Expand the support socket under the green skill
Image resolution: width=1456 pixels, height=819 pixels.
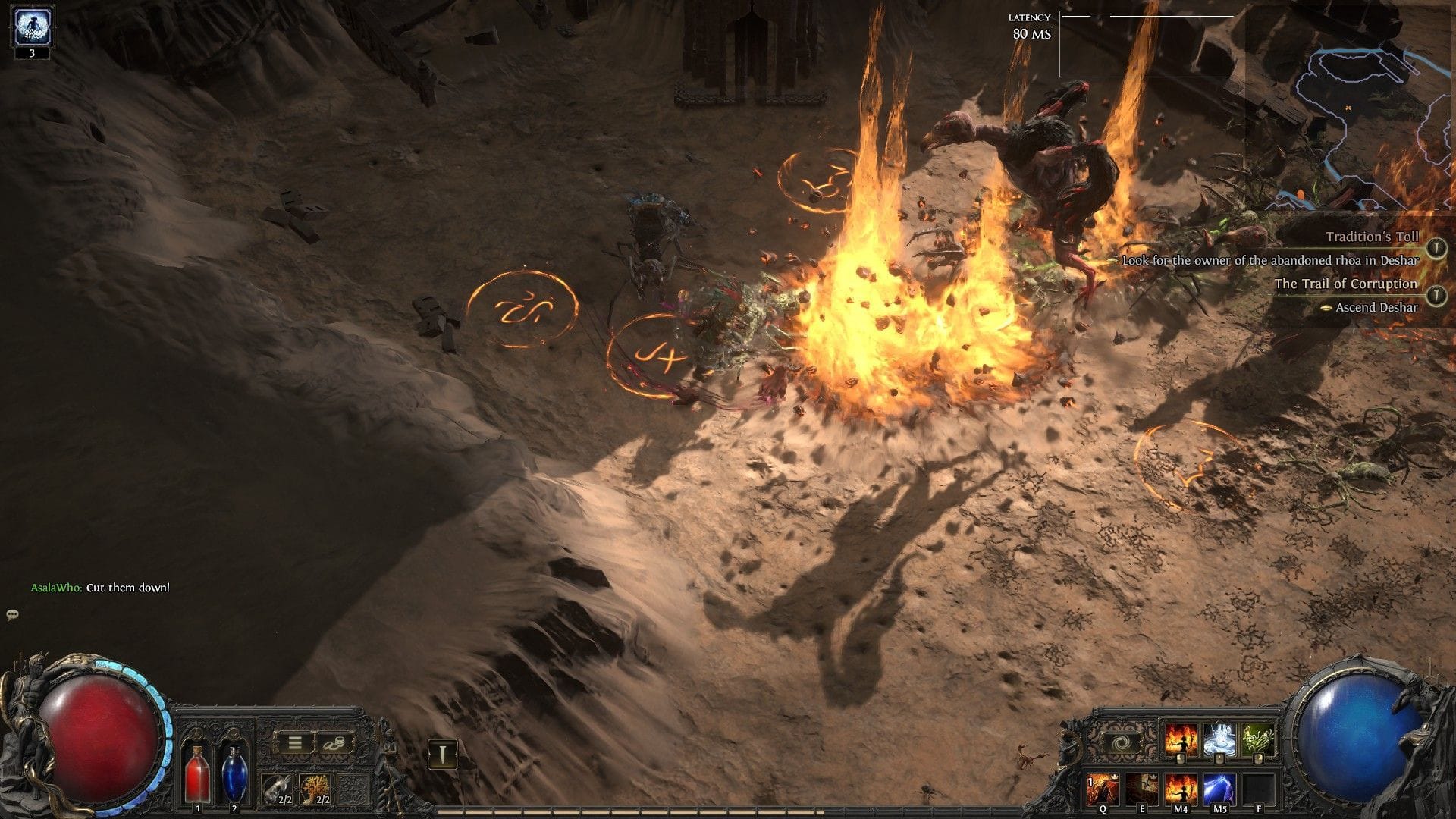pos(1258,758)
